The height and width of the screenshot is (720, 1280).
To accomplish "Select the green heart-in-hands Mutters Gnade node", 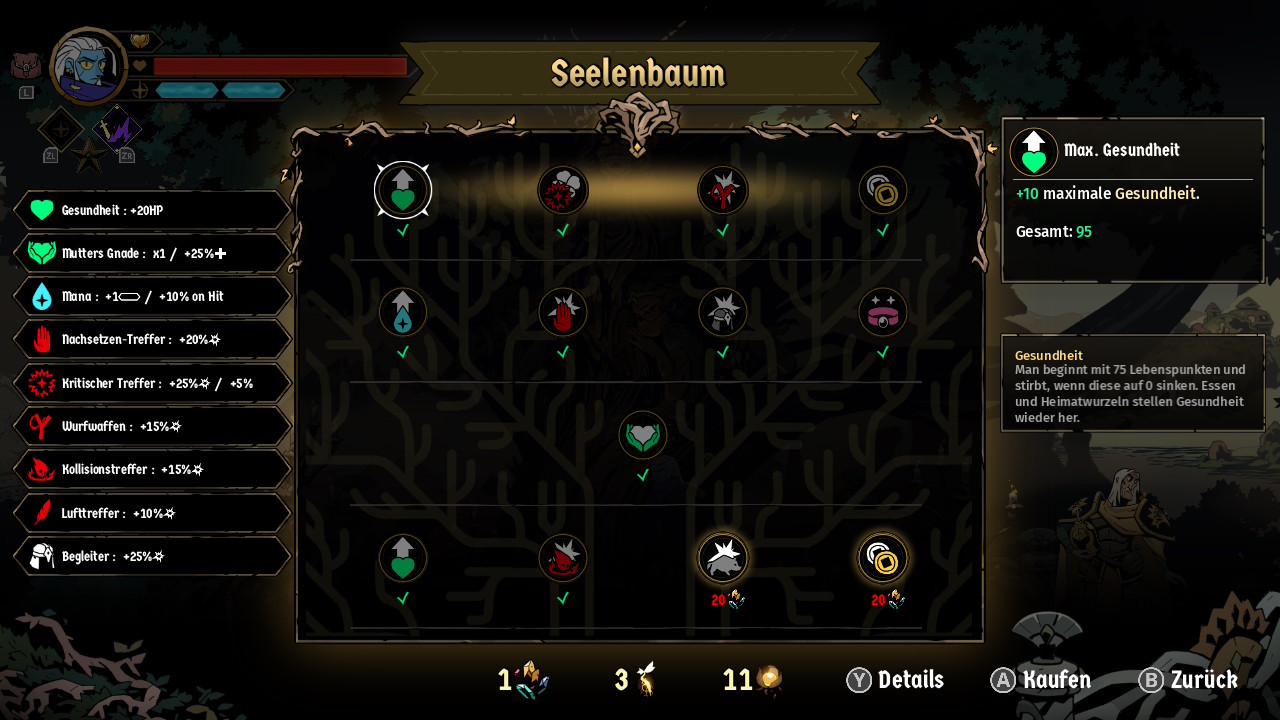I will (x=643, y=435).
